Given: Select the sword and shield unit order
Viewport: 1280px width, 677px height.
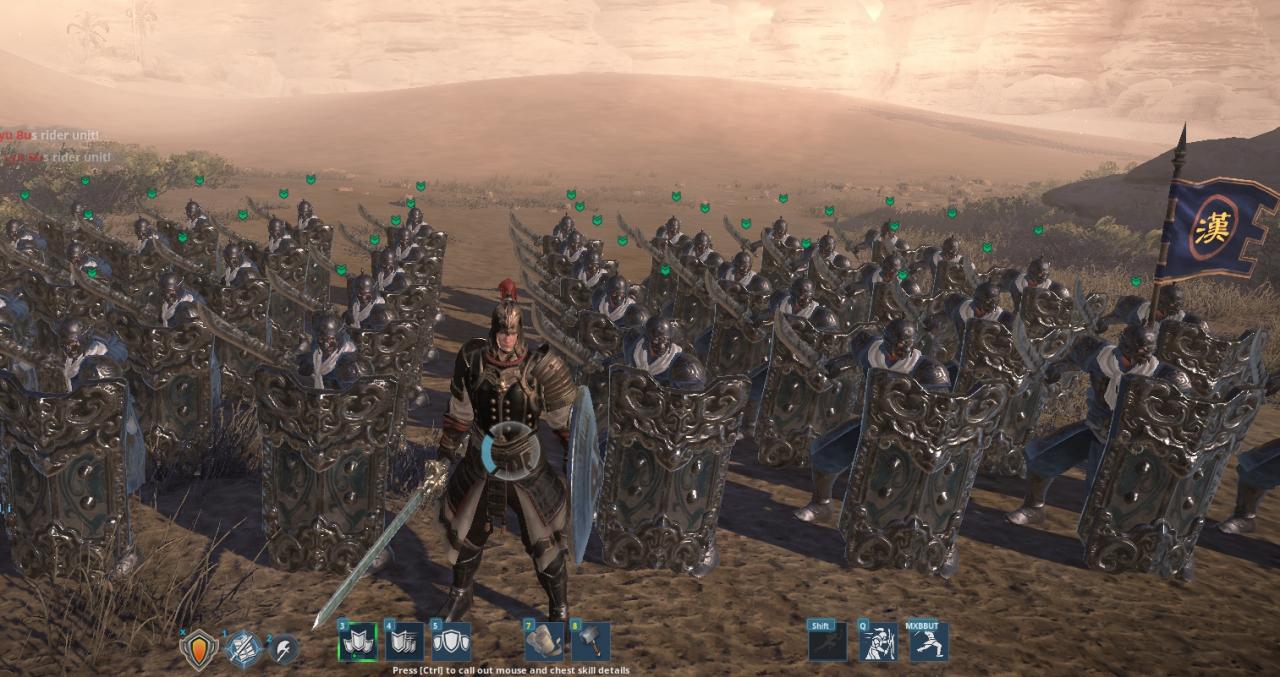Looking at the screenshot, I should coord(243,649).
